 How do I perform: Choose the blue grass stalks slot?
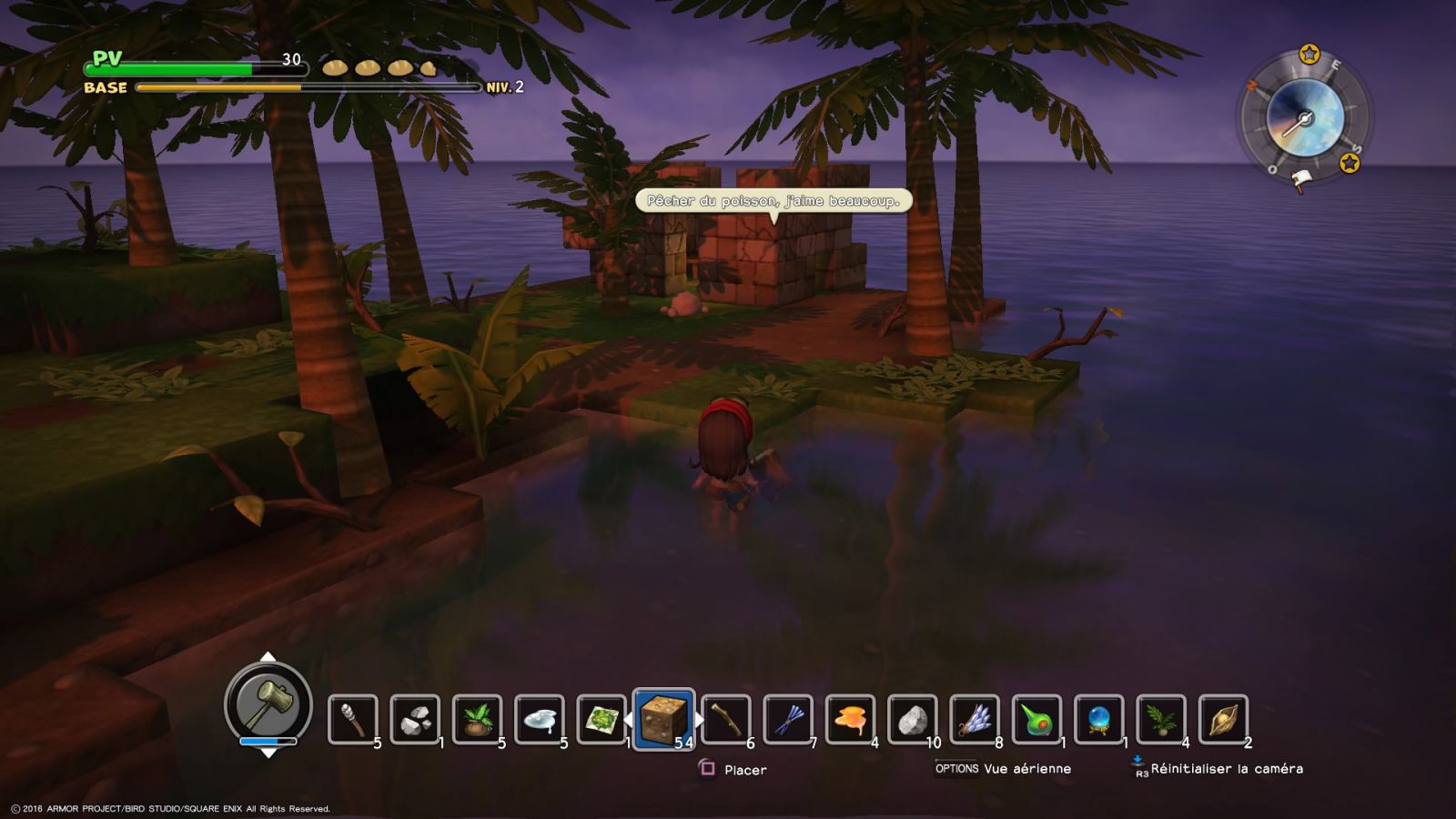click(x=787, y=719)
